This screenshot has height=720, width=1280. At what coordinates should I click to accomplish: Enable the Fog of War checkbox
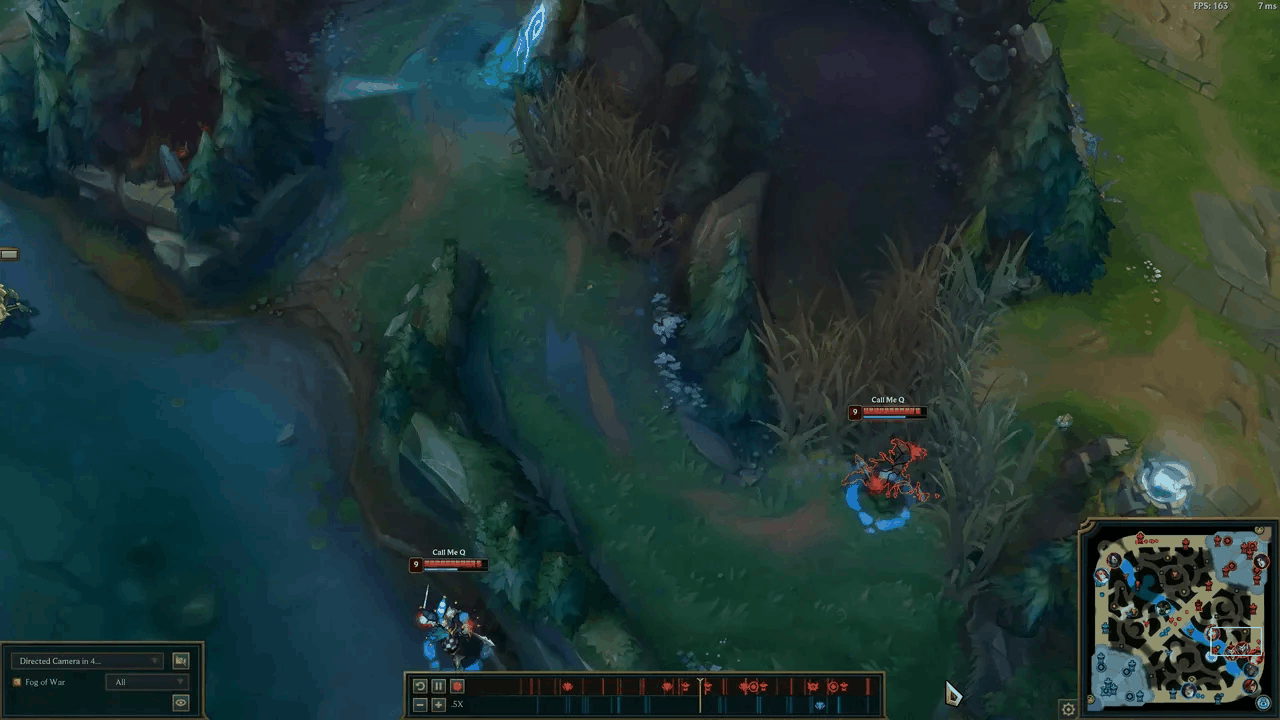coord(17,682)
